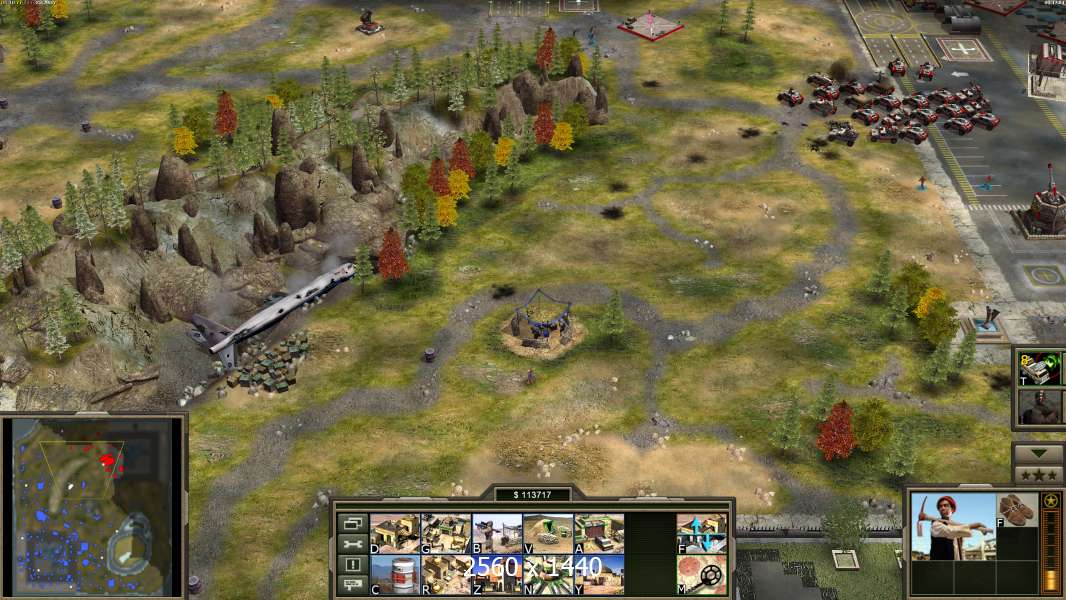1066x600 pixels.
Task: Click the overlapping windows sidebar button
Action: click(352, 523)
